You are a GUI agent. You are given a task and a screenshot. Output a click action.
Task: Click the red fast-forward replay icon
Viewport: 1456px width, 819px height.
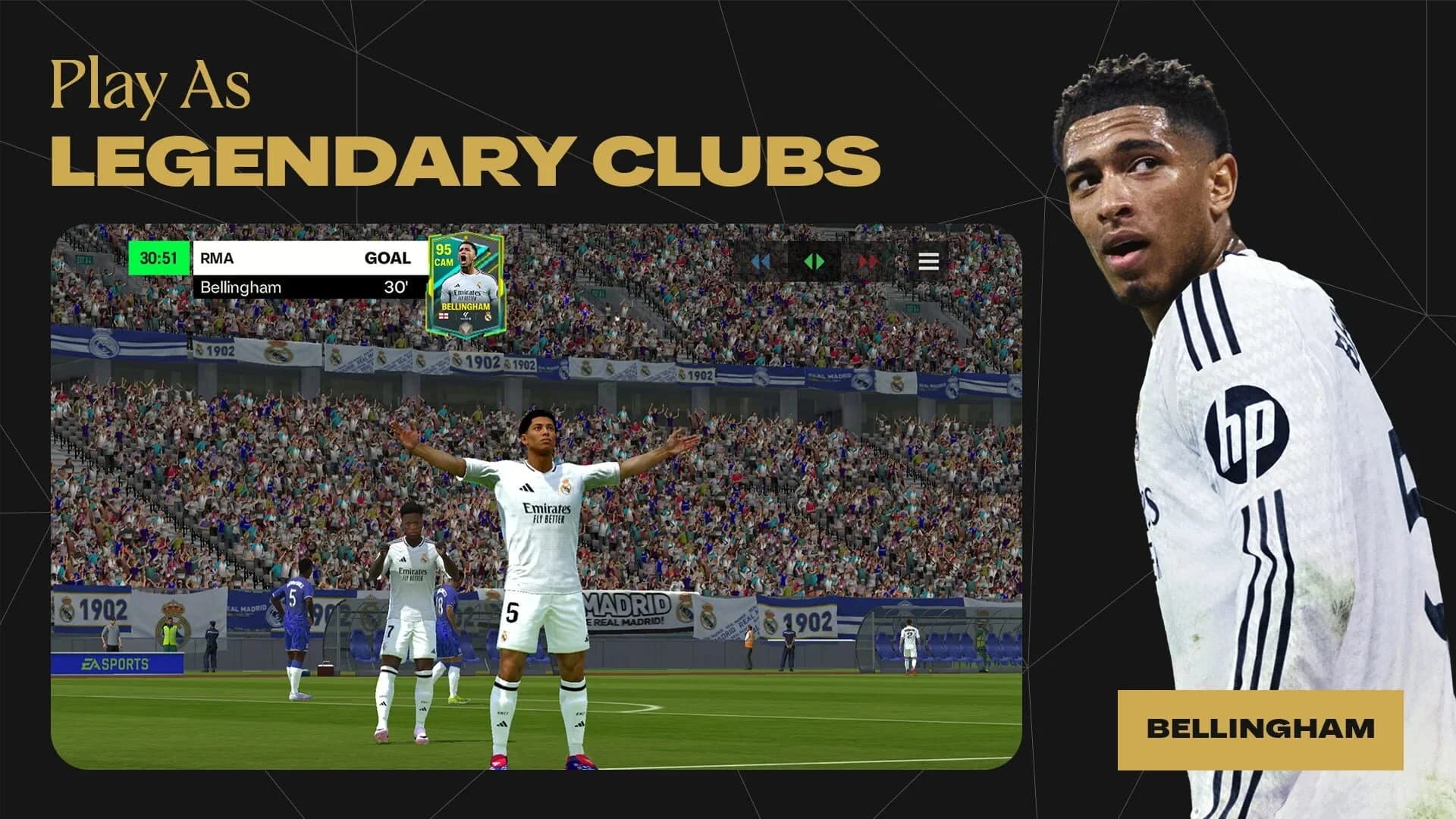[x=867, y=262]
